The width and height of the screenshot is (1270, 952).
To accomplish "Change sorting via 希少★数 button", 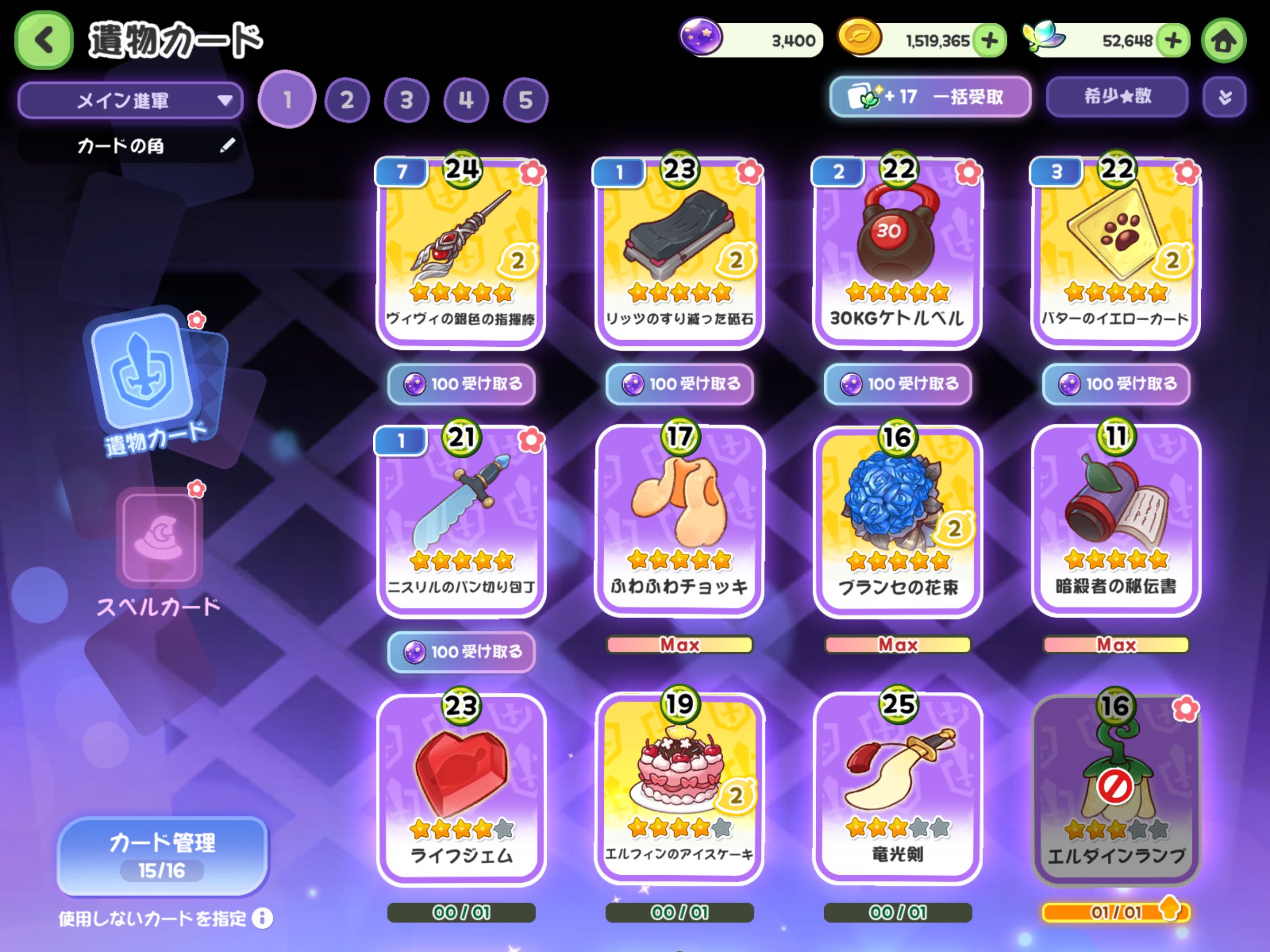I will (1117, 97).
